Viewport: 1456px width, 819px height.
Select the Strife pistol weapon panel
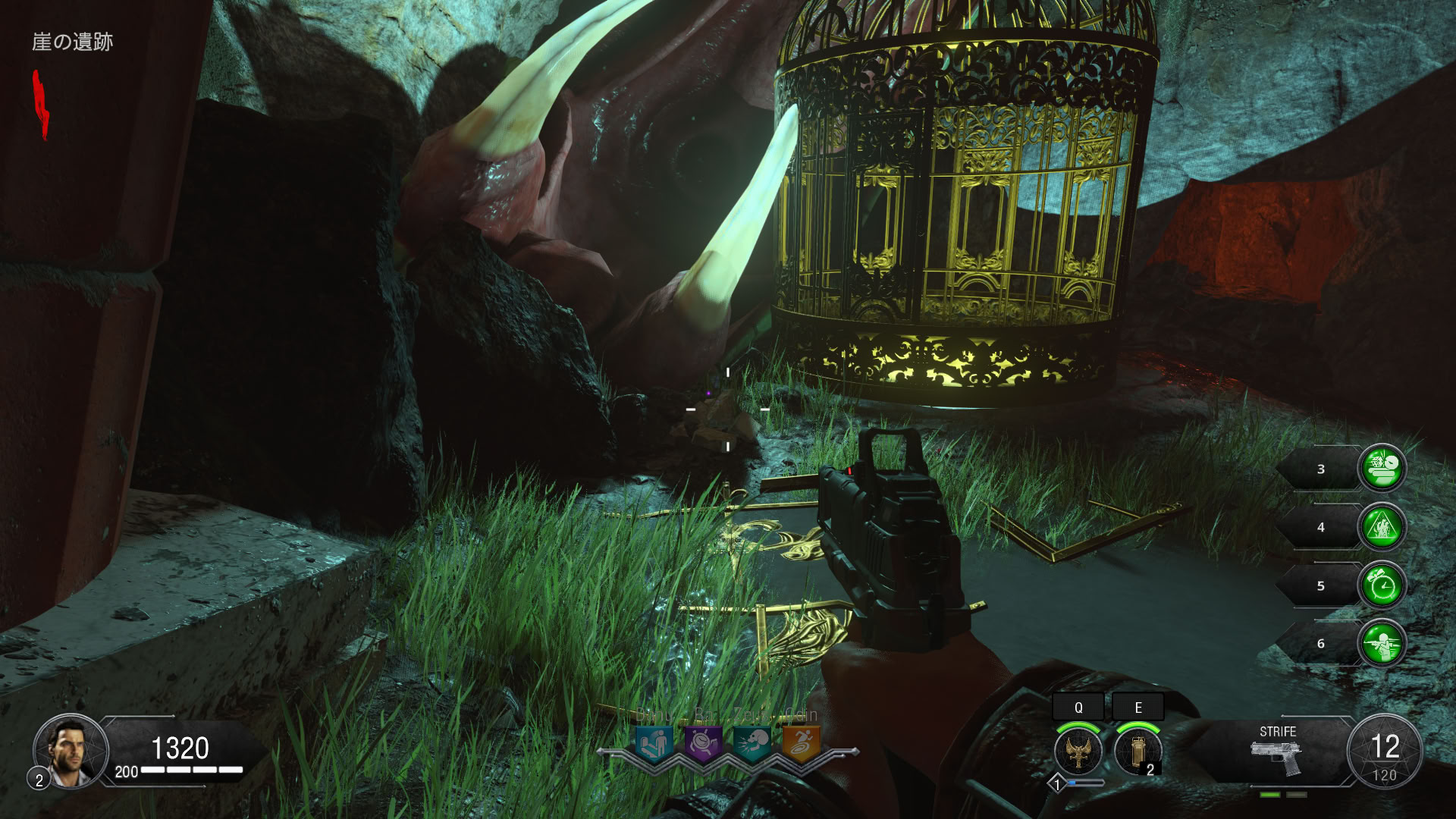tap(1276, 751)
